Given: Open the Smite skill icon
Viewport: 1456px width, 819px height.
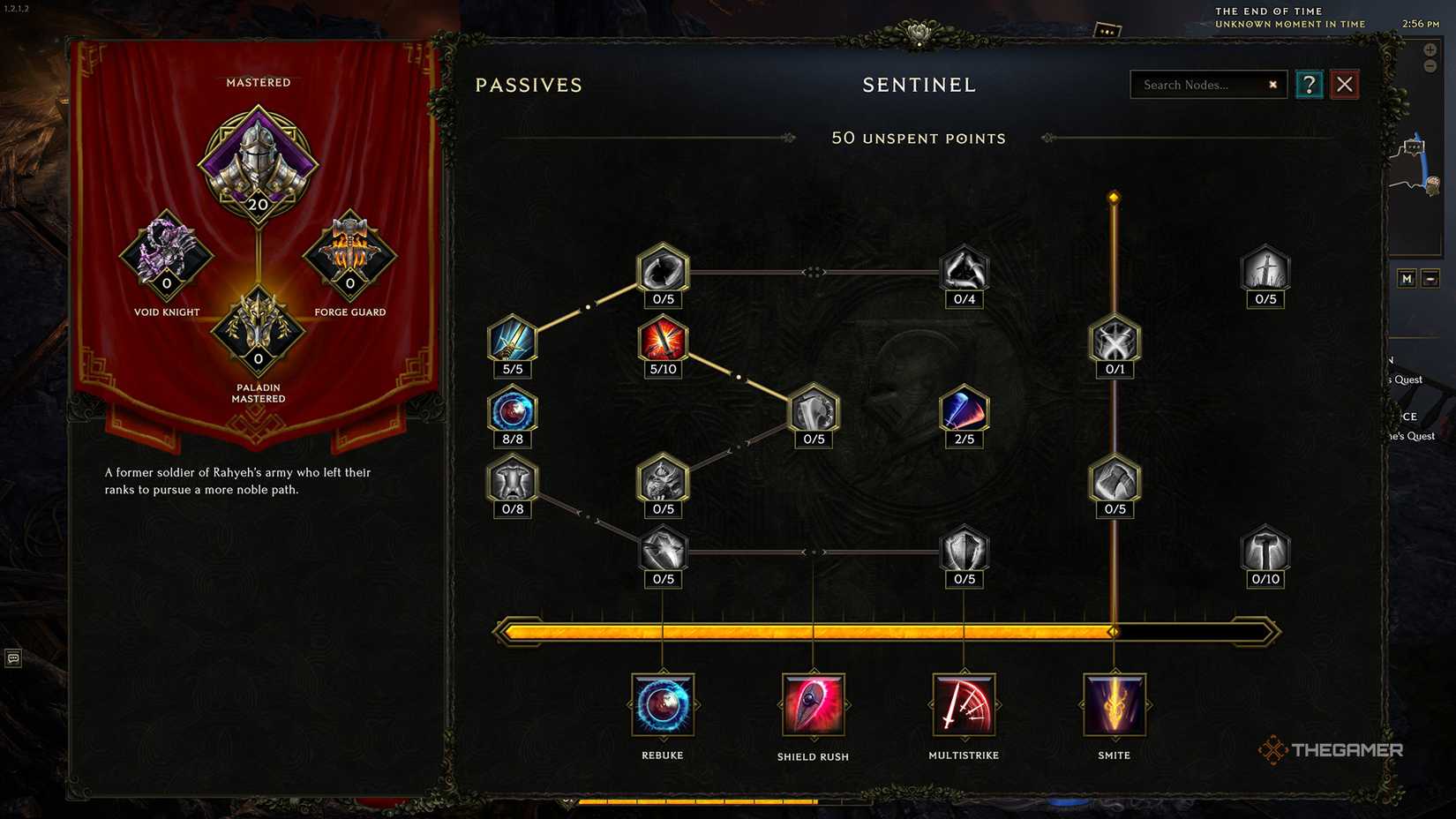Looking at the screenshot, I should [x=1114, y=706].
